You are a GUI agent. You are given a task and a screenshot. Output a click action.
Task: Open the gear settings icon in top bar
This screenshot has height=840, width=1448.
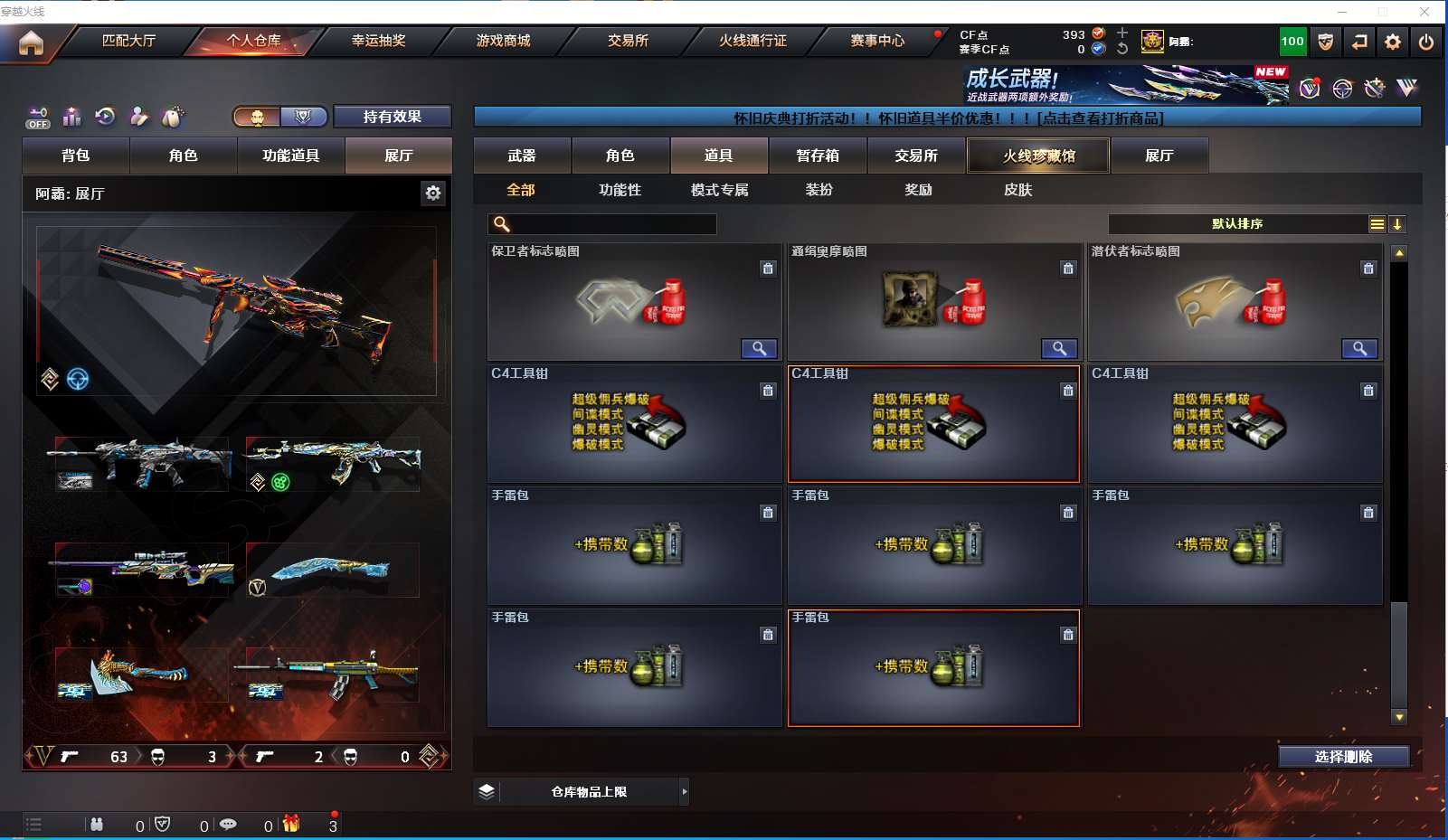pos(1393,42)
